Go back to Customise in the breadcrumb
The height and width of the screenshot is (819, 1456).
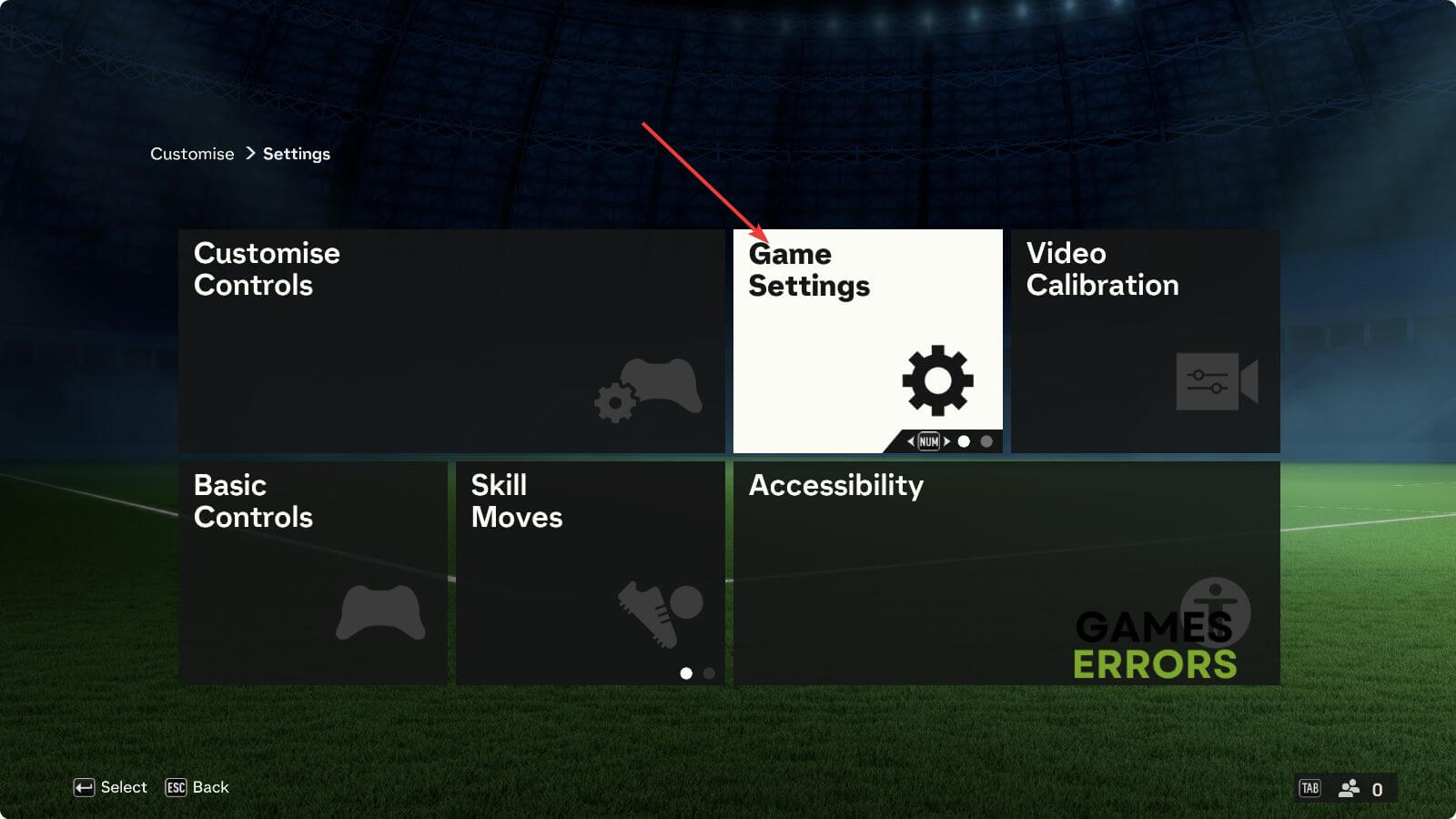coord(192,154)
